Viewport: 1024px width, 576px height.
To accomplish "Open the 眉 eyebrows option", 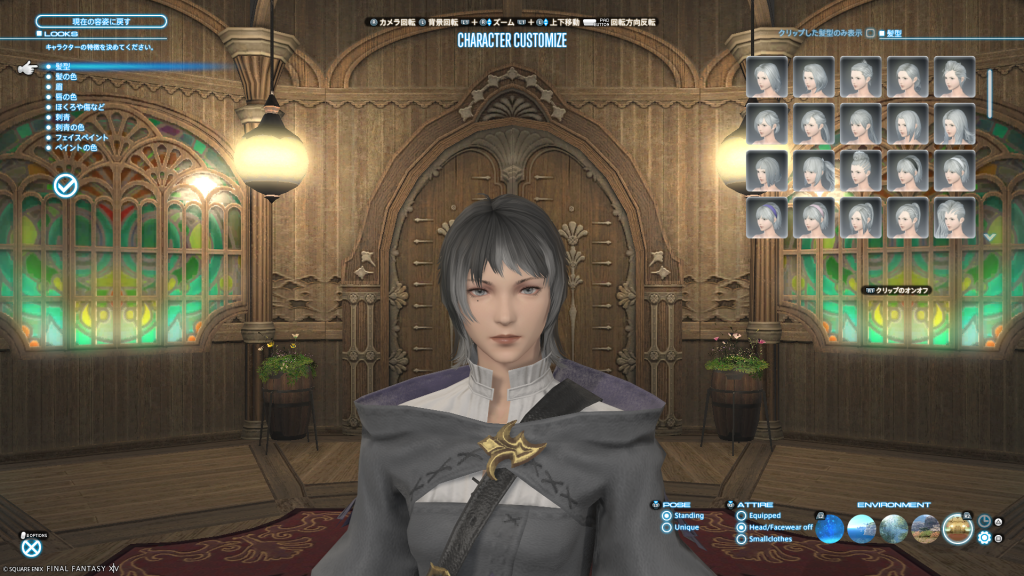I will [x=58, y=86].
